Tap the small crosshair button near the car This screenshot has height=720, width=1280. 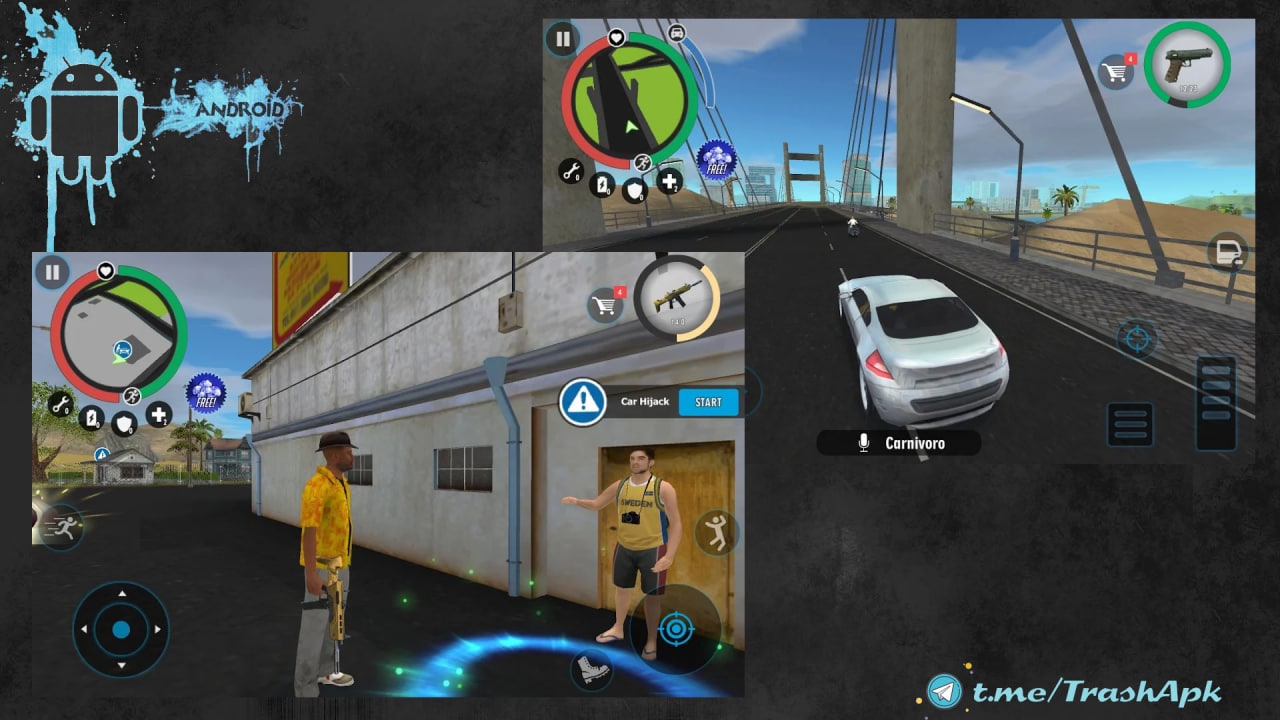click(1136, 339)
